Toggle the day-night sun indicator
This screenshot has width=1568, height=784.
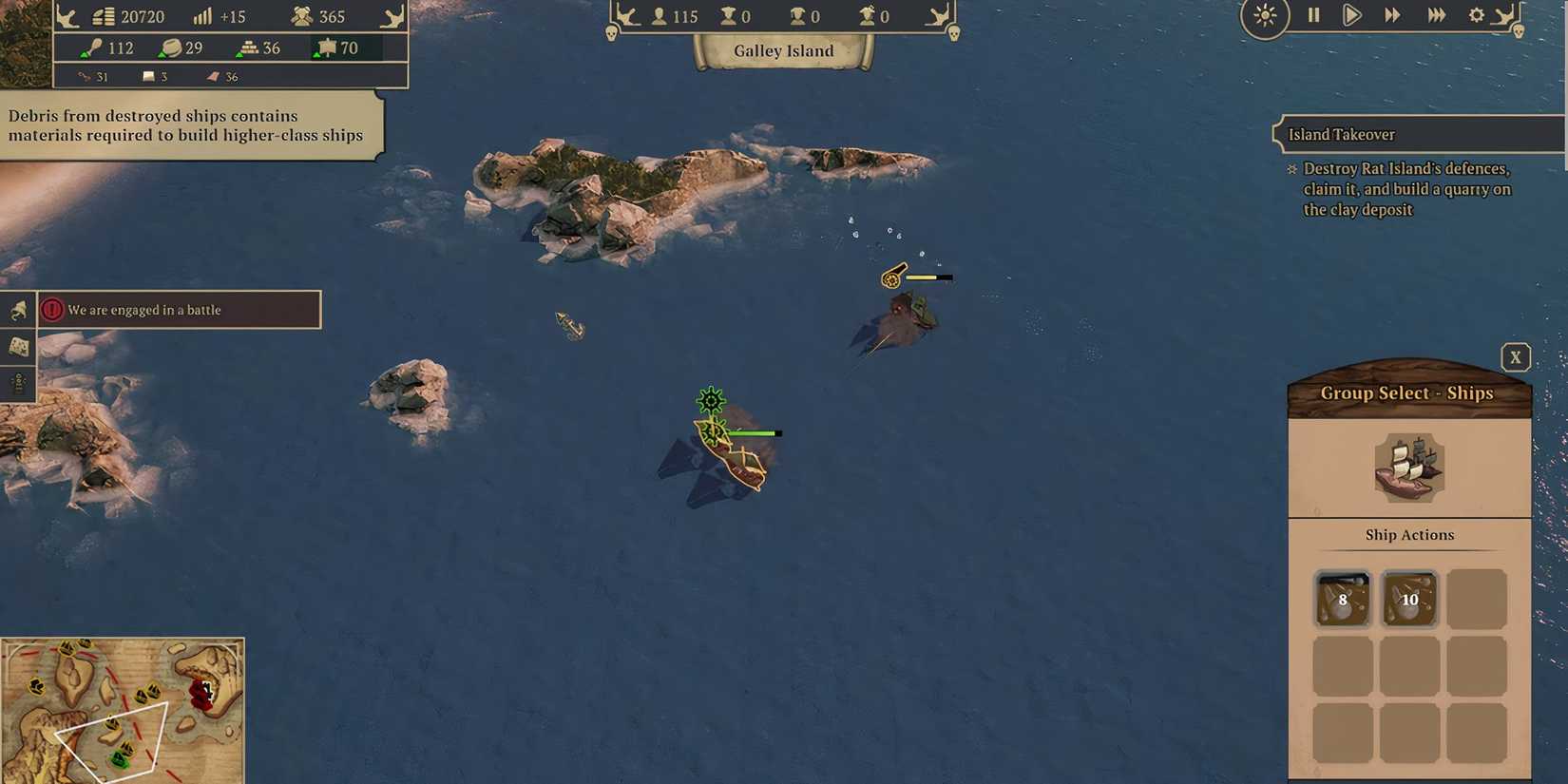click(1264, 17)
